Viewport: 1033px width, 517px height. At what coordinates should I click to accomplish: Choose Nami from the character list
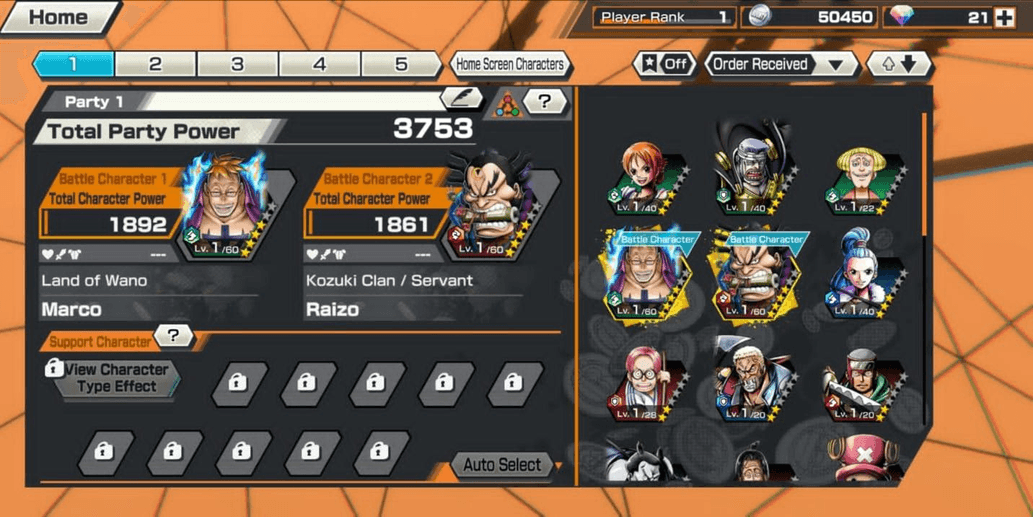(x=647, y=178)
